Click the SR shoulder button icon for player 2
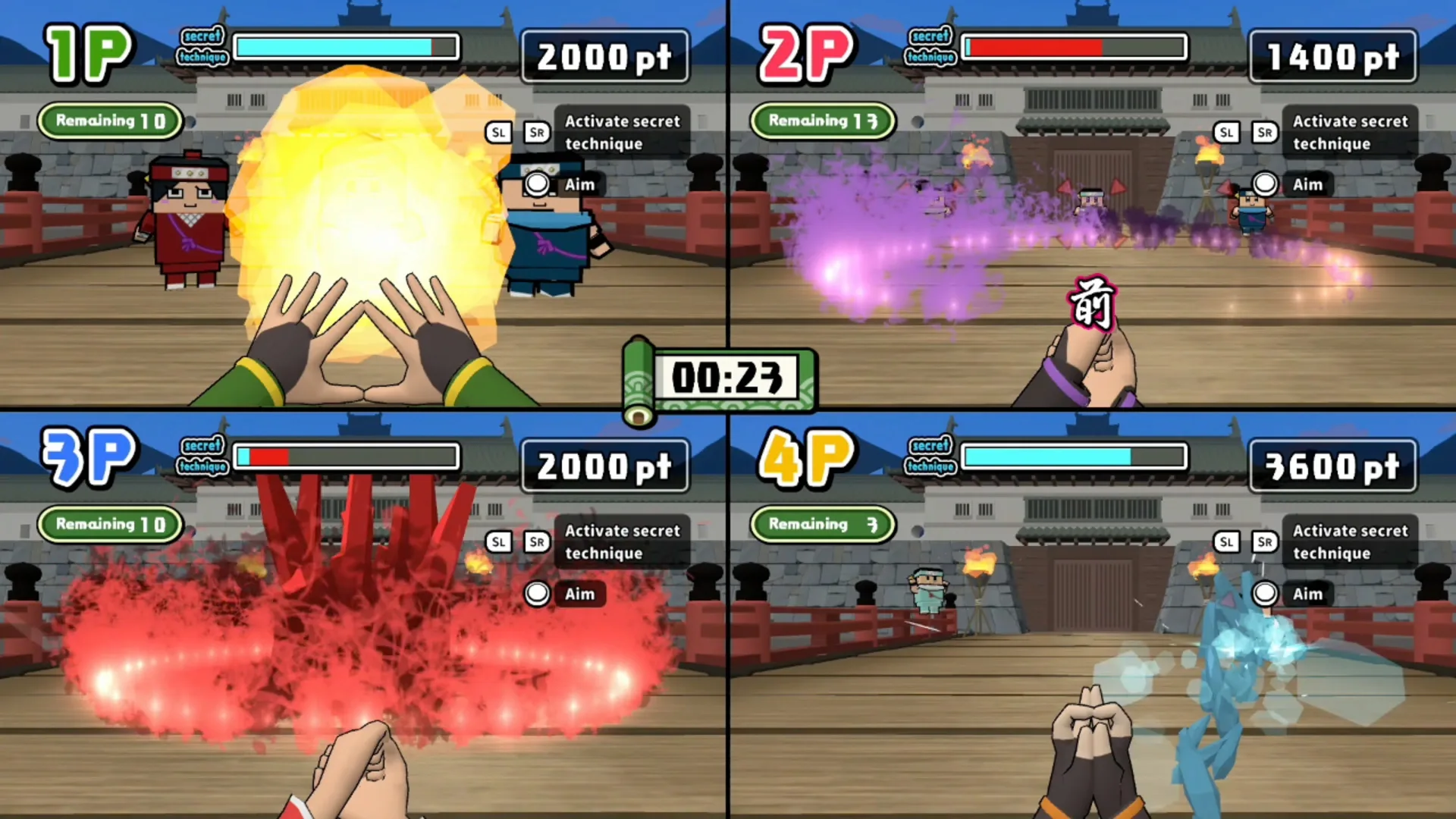This screenshot has width=1456, height=819. [1264, 132]
